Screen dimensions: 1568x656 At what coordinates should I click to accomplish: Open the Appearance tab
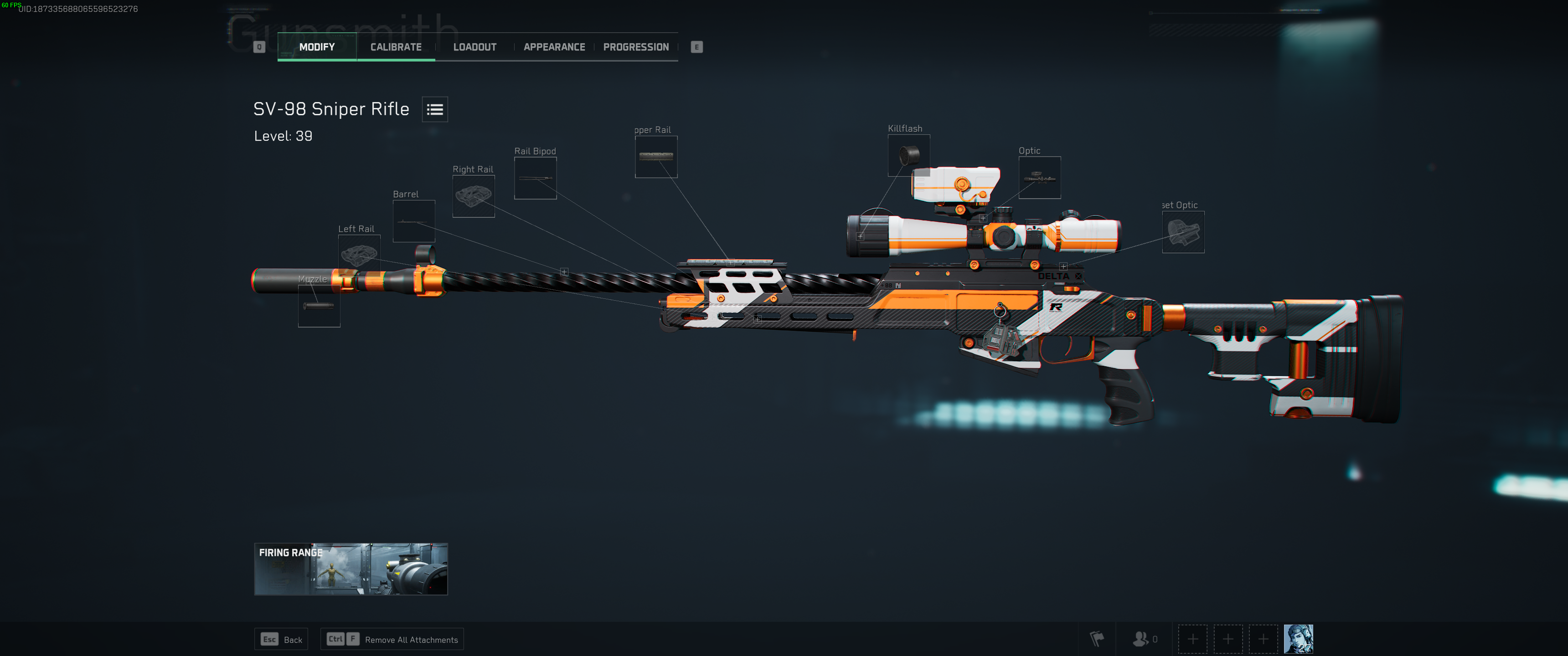pos(554,47)
